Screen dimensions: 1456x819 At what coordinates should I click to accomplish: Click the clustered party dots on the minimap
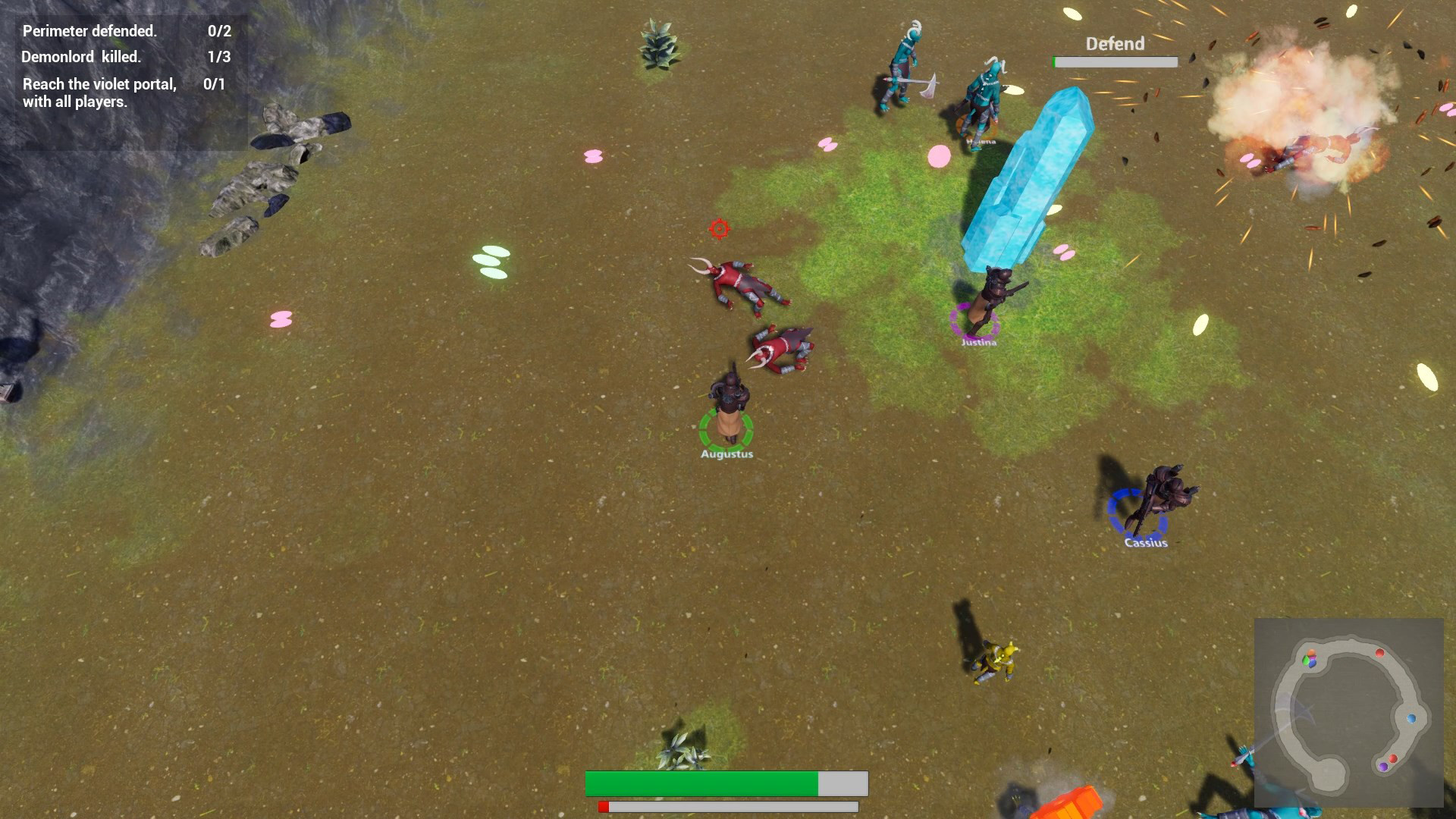pyautogui.click(x=1310, y=660)
